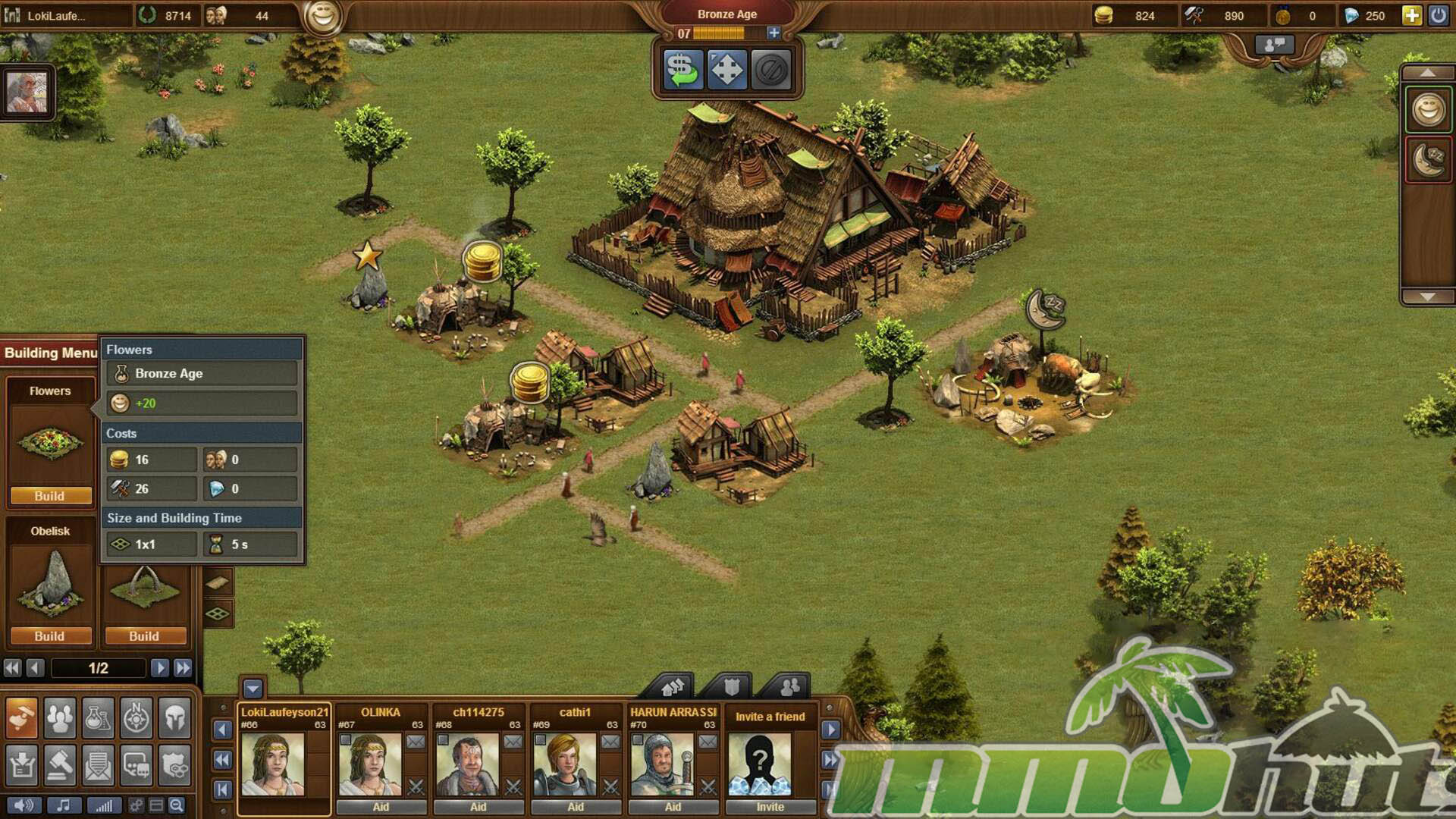Open the Research flask menu
The width and height of the screenshot is (1456, 819).
[x=98, y=717]
